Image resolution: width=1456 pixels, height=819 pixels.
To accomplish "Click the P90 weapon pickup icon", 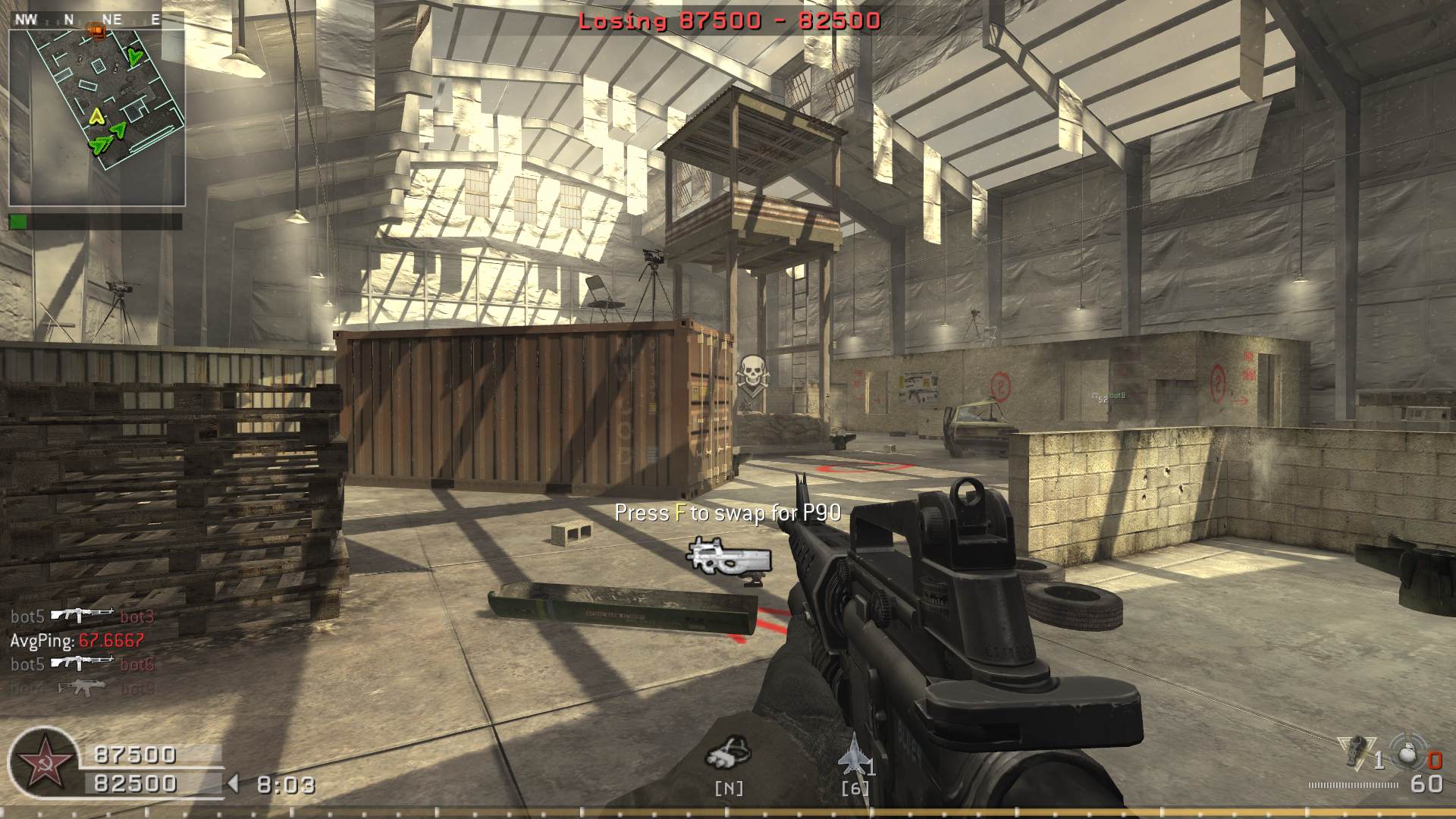I will 730,558.
